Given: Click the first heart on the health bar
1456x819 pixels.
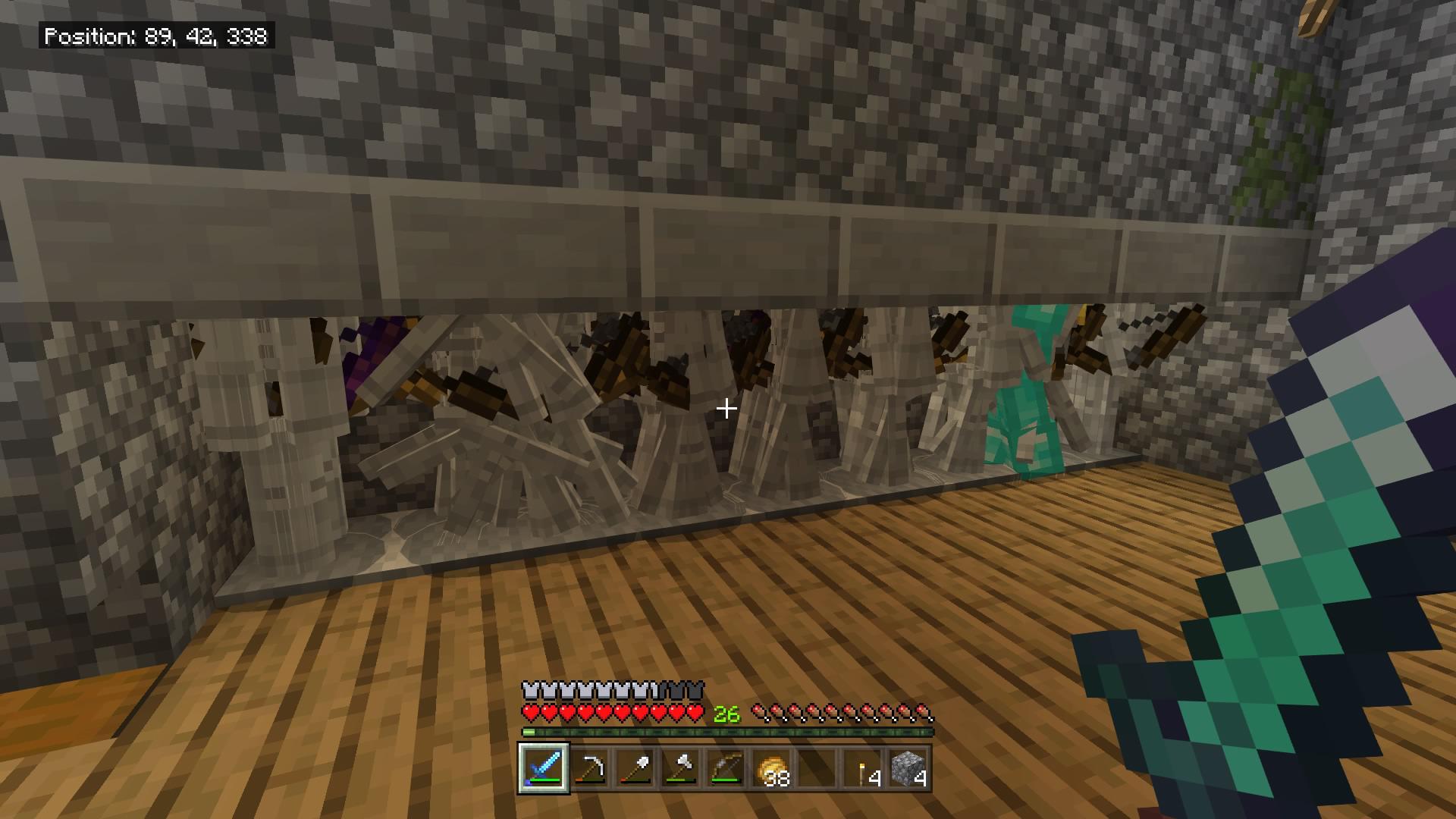Looking at the screenshot, I should pyautogui.click(x=529, y=713).
